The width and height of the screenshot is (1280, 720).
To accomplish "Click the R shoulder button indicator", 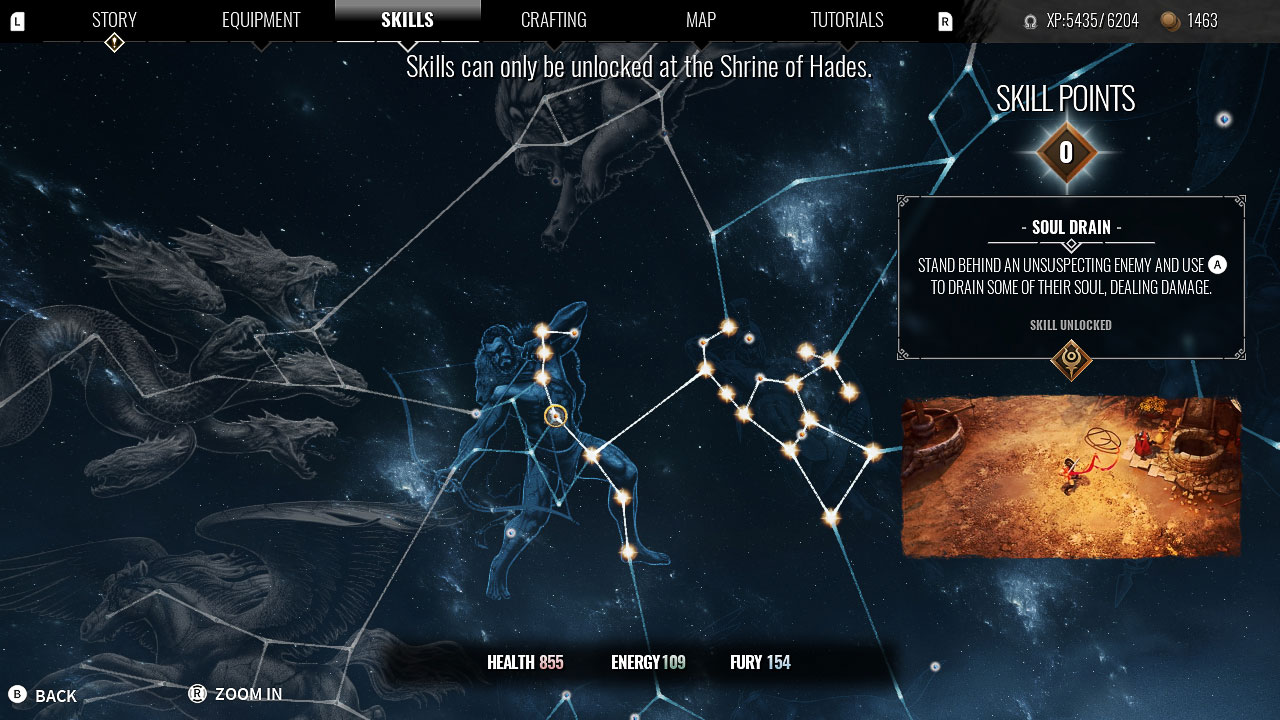I will pyautogui.click(x=943, y=20).
